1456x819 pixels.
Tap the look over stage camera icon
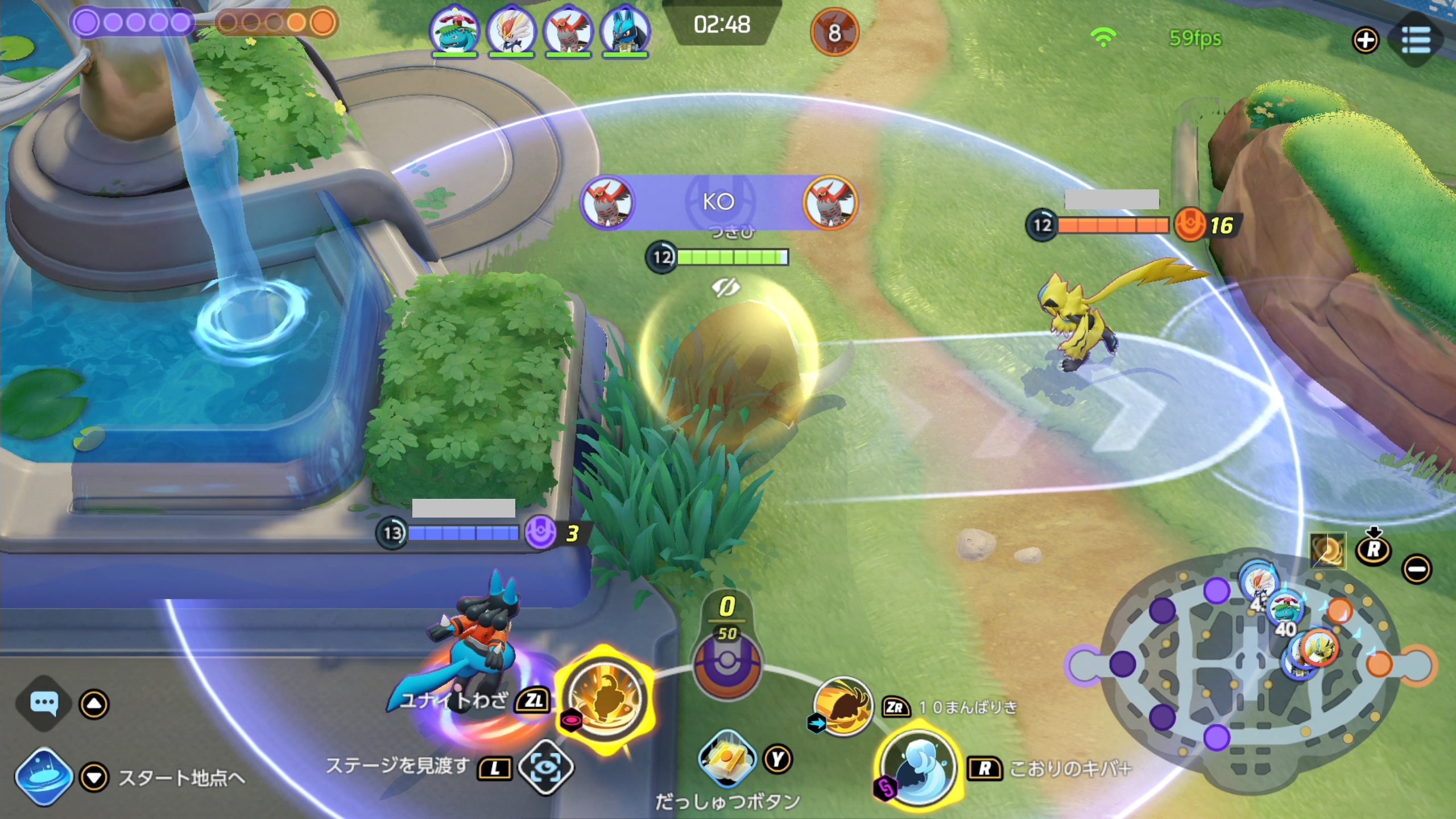click(545, 767)
